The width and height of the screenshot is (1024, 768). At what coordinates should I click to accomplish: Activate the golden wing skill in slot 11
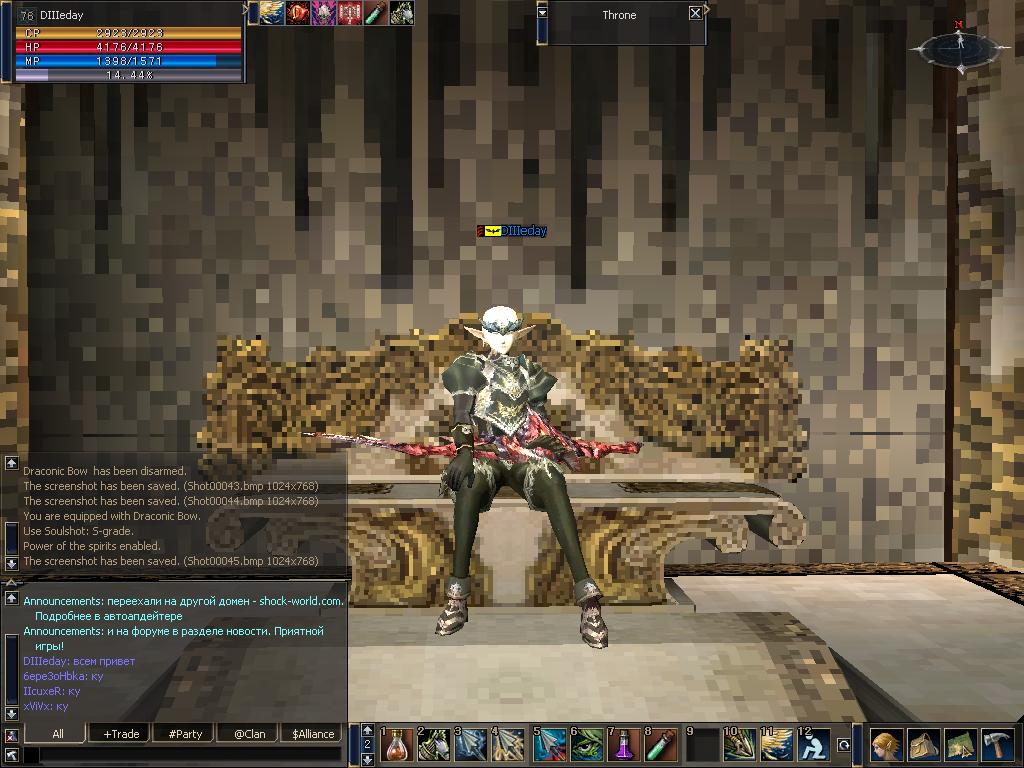778,745
